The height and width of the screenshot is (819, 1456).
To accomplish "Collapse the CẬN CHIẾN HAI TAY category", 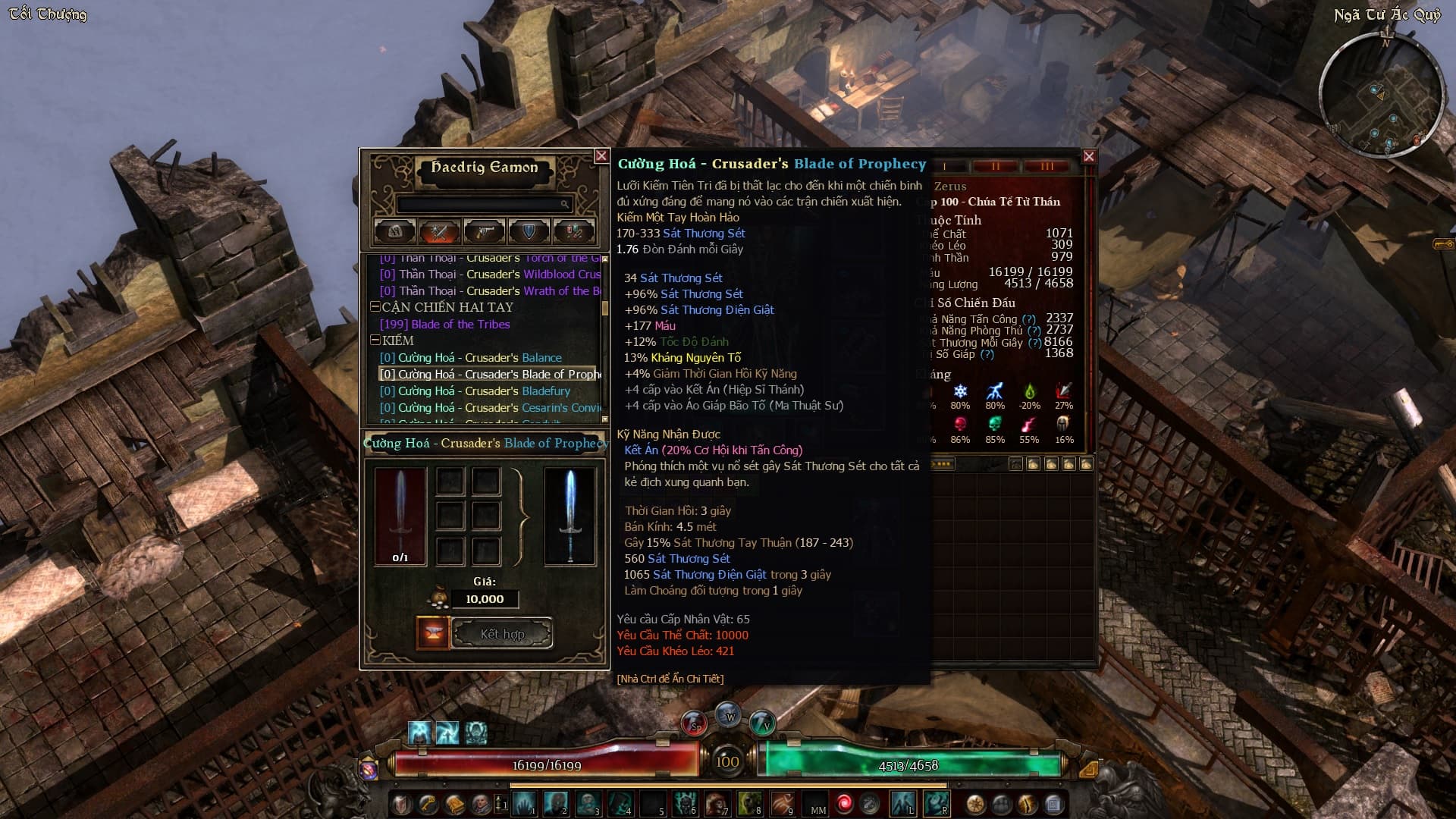I will (x=375, y=307).
